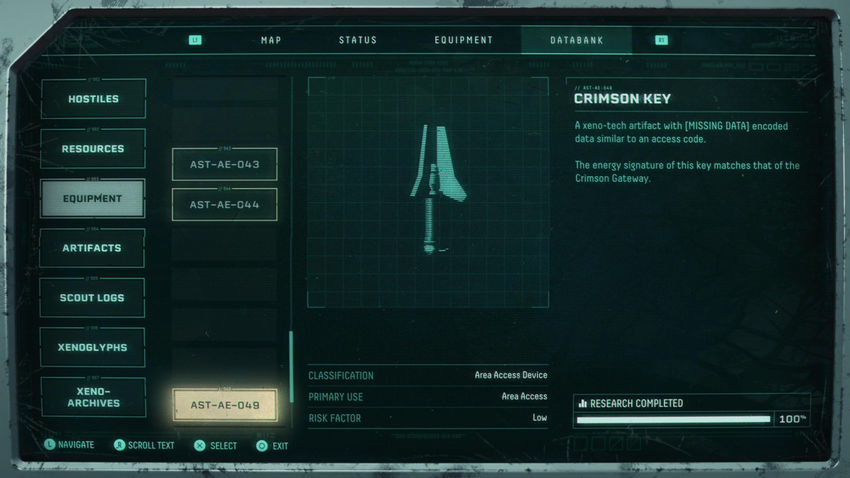850x478 pixels.
Task: Choose the Resources category
Action: click(93, 149)
